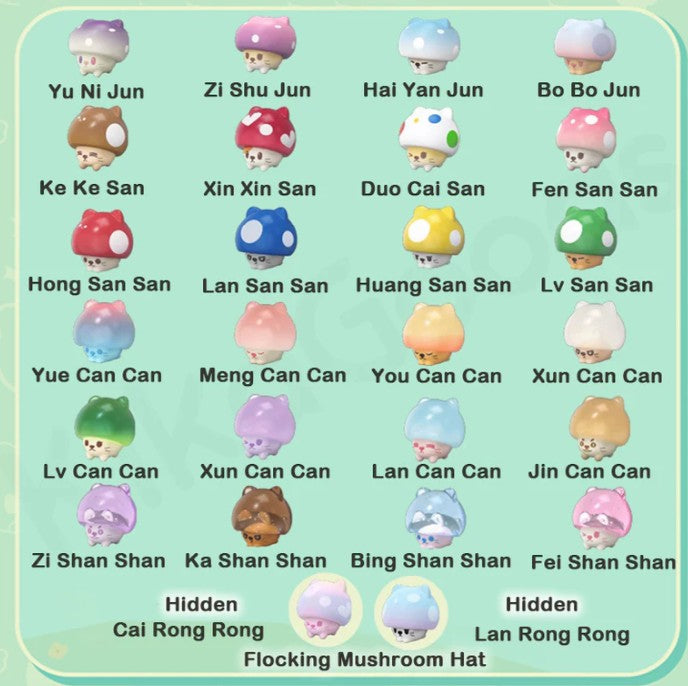The image size is (688, 686).
Task: Pick the Hai Yan Jun mushroom
Action: [429, 45]
